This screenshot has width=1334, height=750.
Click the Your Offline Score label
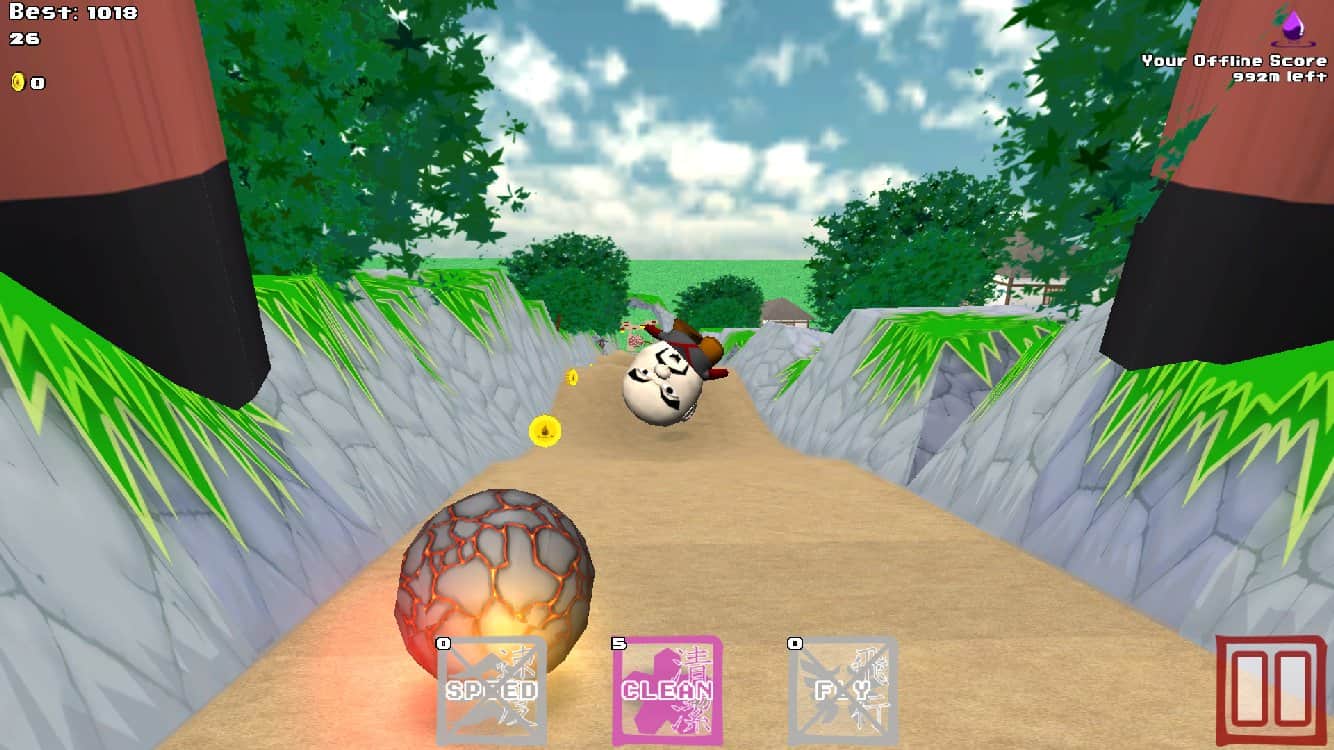1236,60
